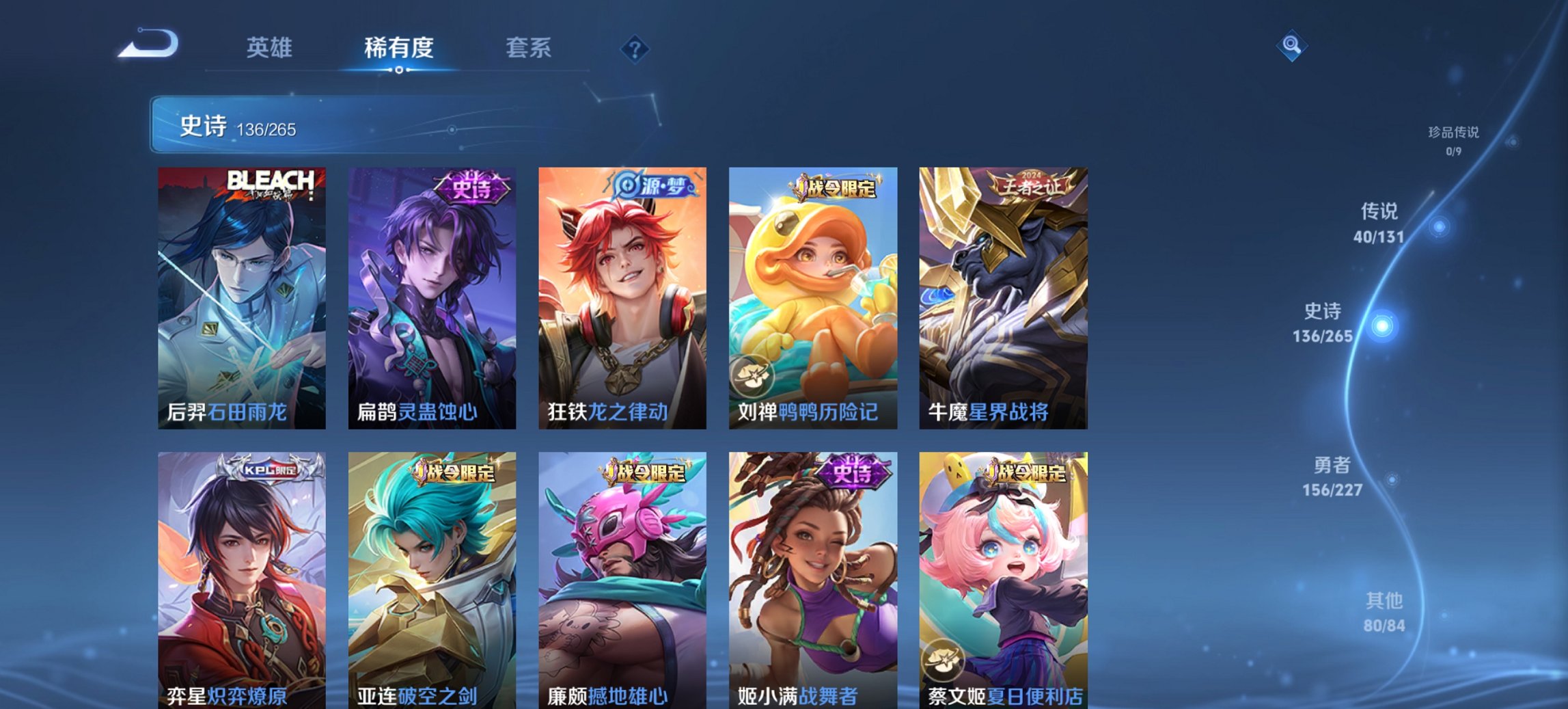The image size is (1568, 709).
Task: Switch to the 英雄 tab
Action: tap(271, 47)
